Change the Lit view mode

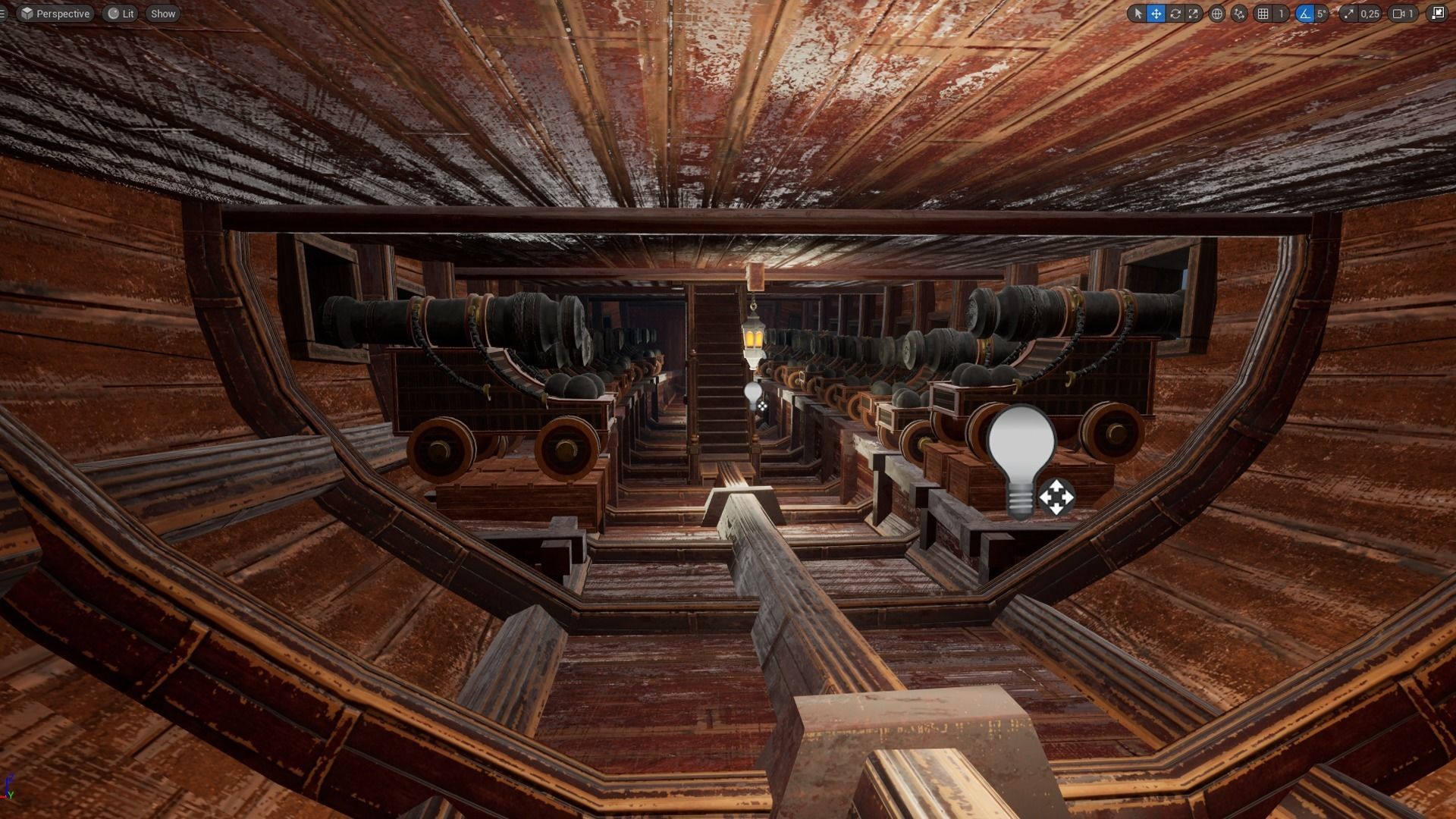point(121,14)
